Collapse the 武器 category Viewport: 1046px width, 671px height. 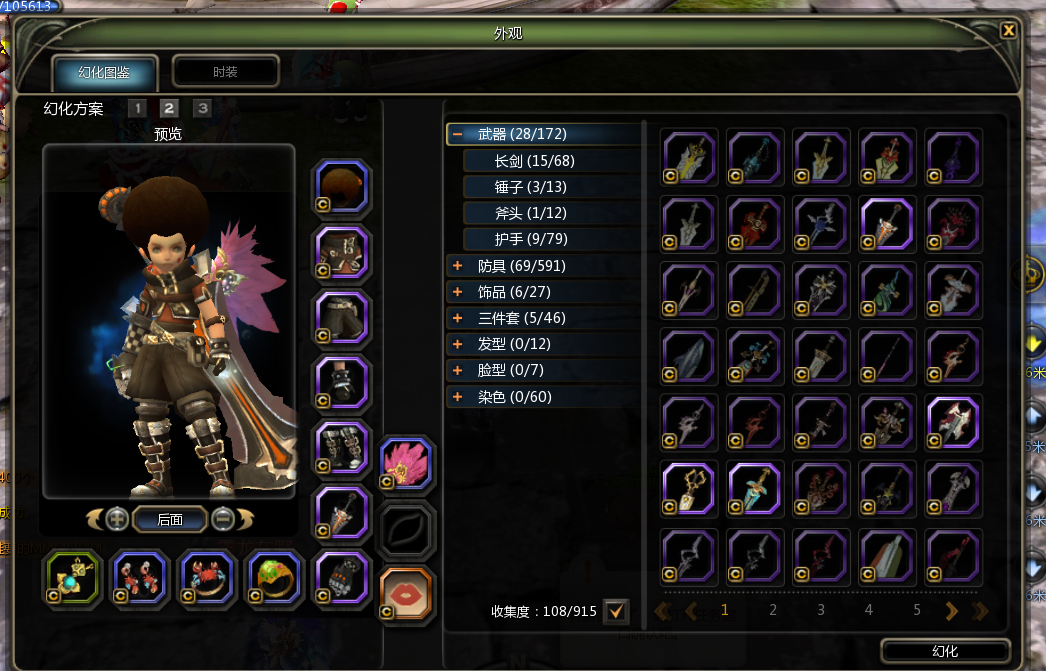(x=457, y=134)
